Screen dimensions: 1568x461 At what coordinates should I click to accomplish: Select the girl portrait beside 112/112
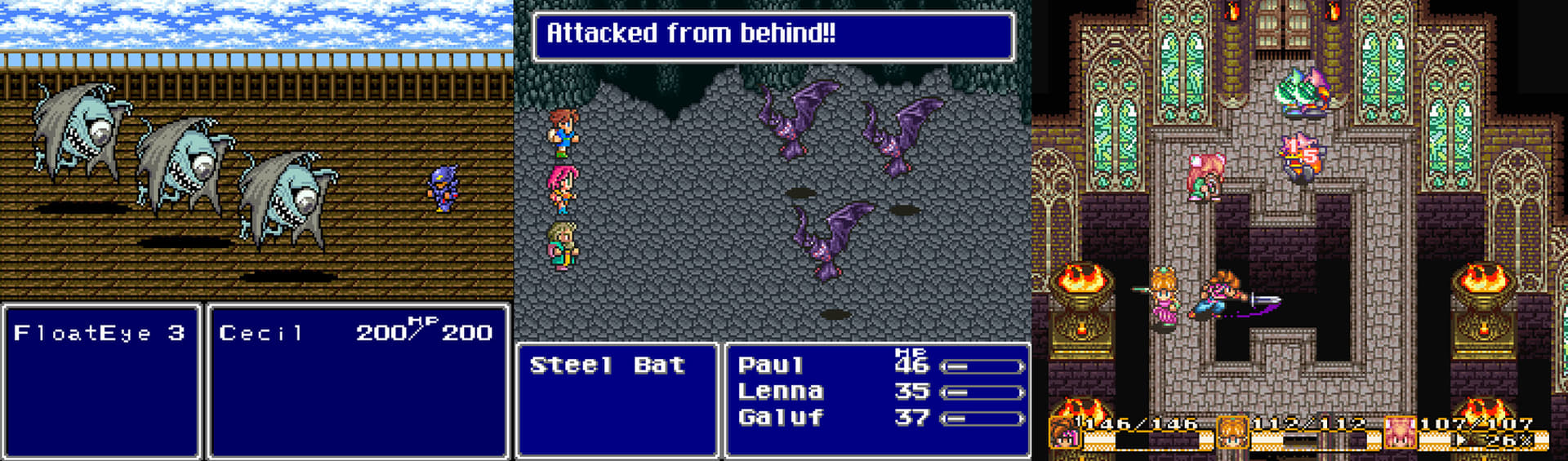coord(1232,432)
